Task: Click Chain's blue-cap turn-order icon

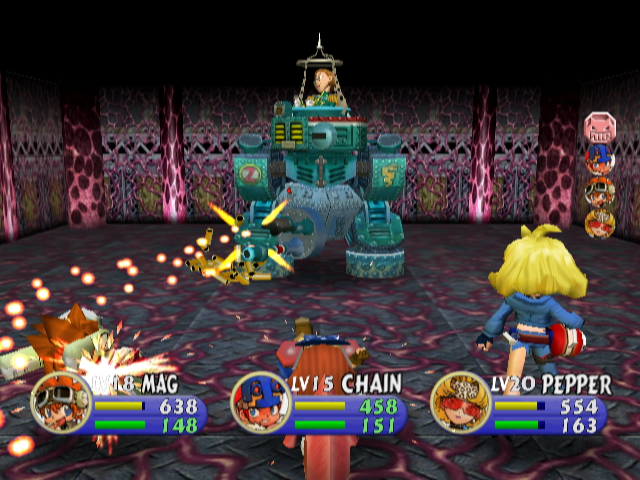Action: (599, 158)
